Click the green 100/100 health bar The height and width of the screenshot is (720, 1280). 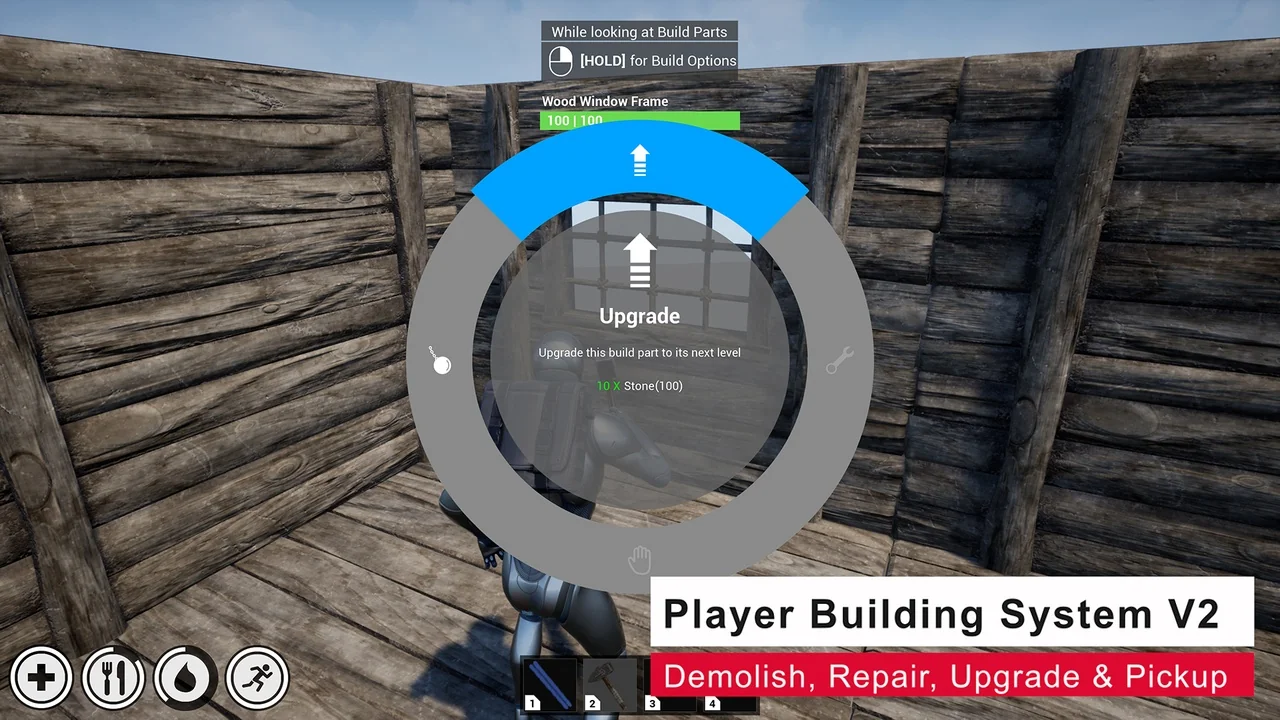coord(640,120)
